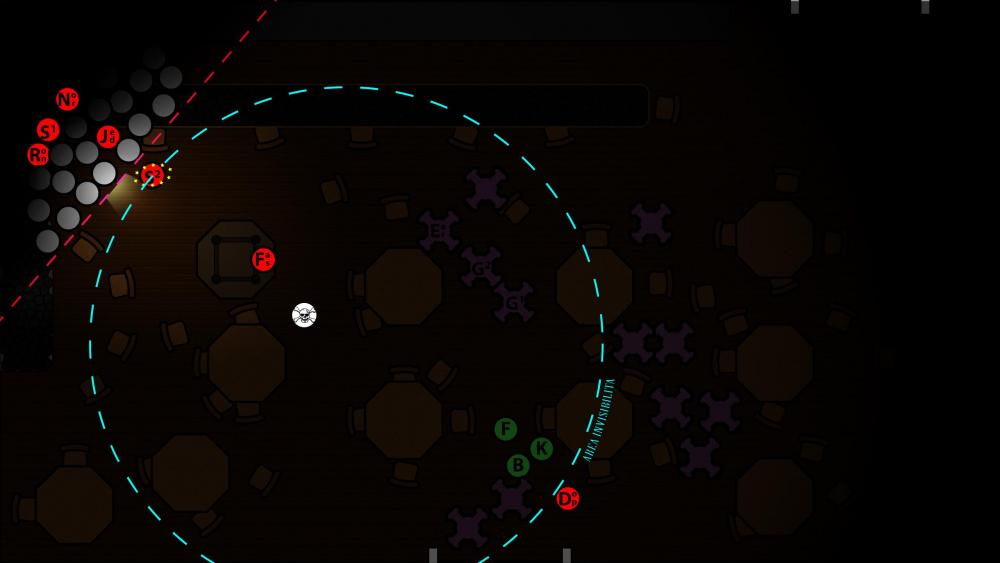Click the red Ron token
This screenshot has height=563, width=1000.
pyautogui.click(x=38, y=155)
